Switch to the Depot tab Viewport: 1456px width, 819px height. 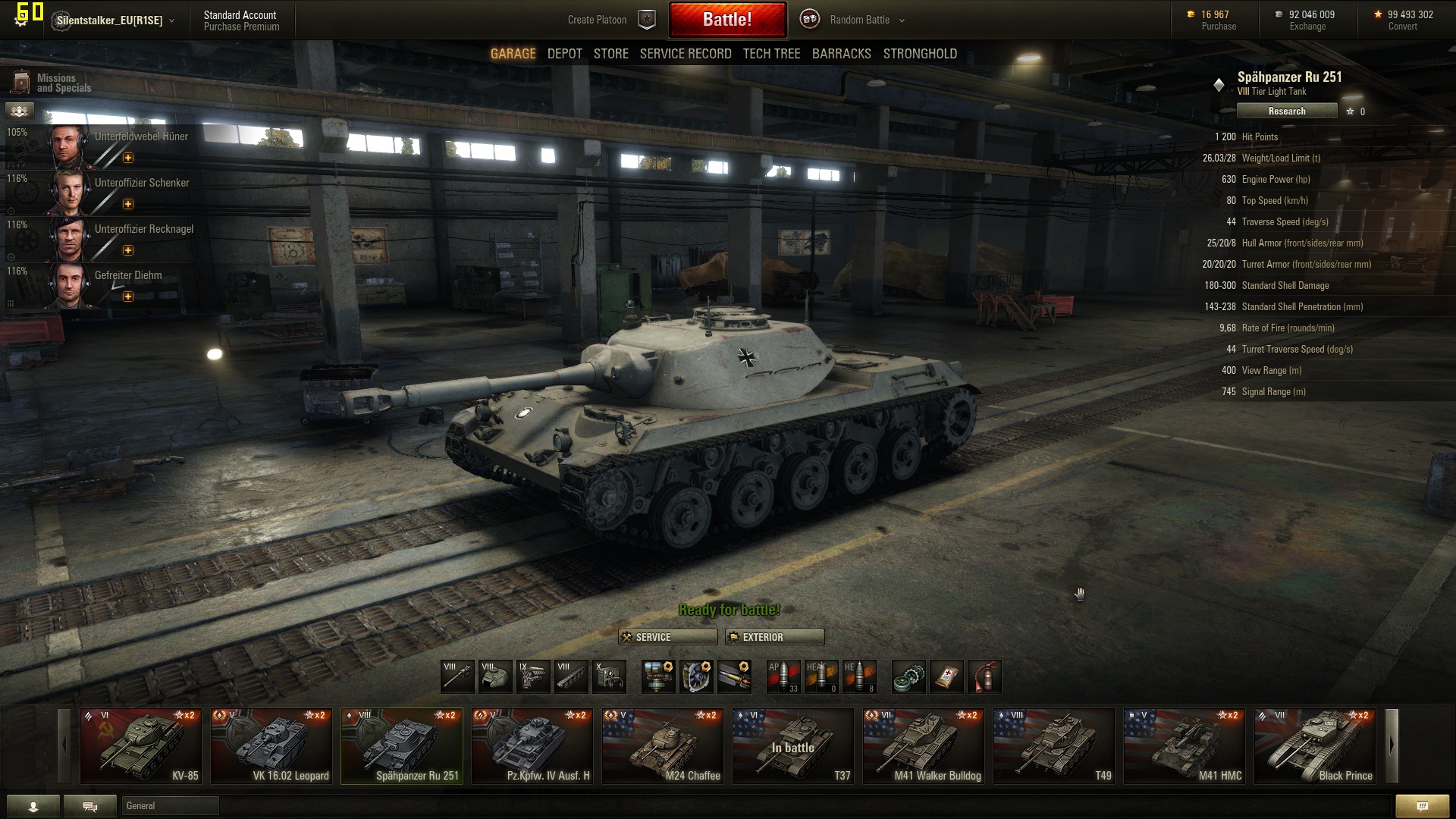[x=564, y=54]
